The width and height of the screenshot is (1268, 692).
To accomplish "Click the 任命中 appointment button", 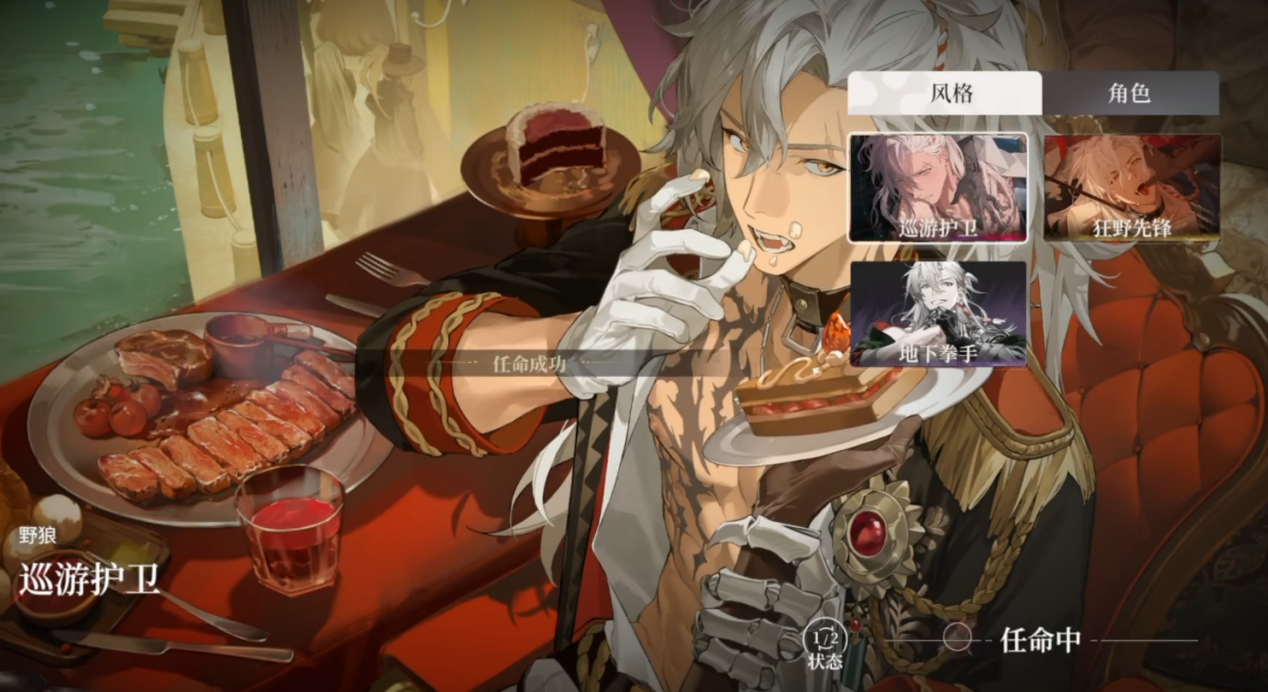I will (x=1020, y=640).
